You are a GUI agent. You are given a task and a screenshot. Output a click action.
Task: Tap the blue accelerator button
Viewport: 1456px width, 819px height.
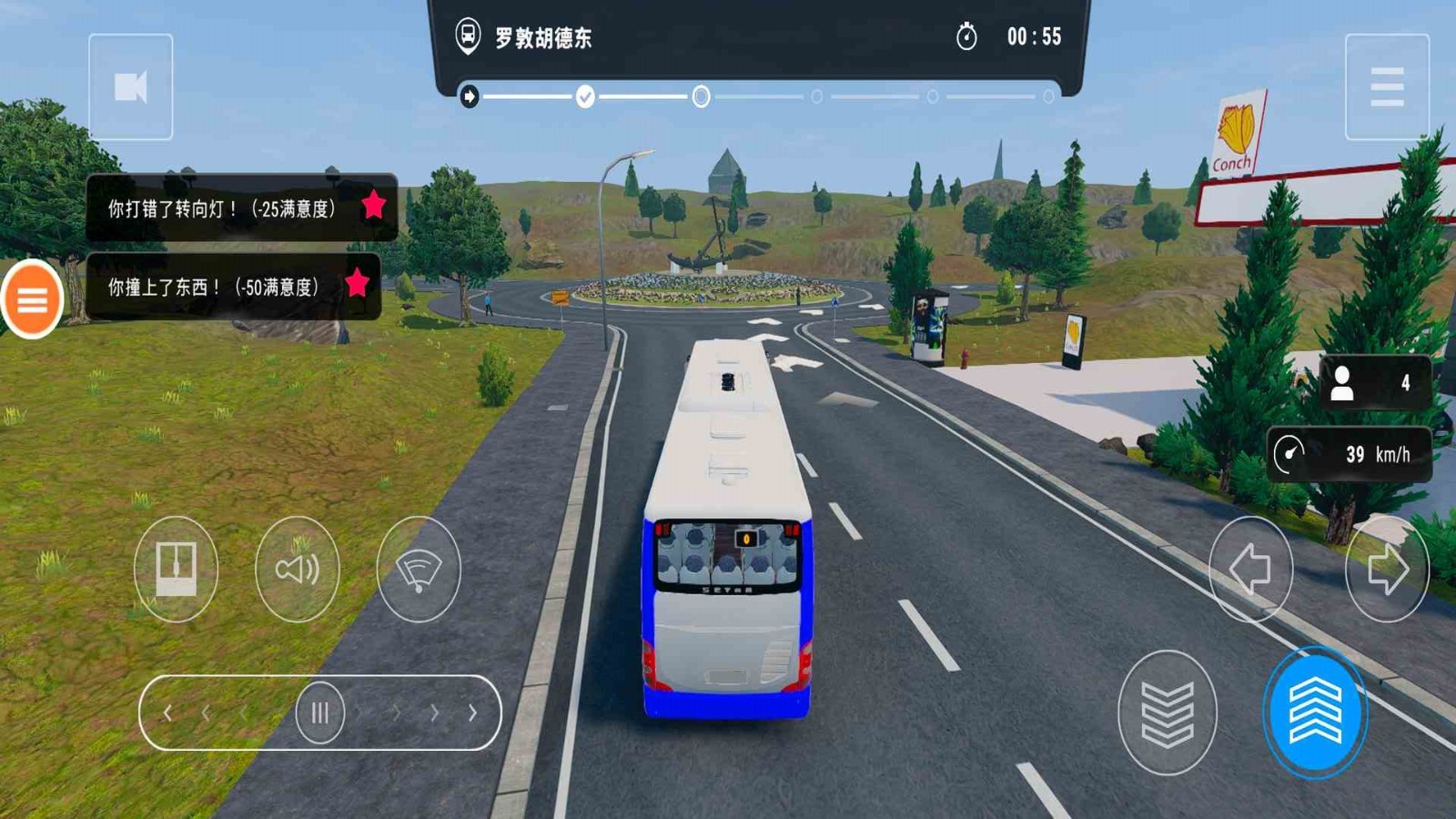click(x=1315, y=713)
